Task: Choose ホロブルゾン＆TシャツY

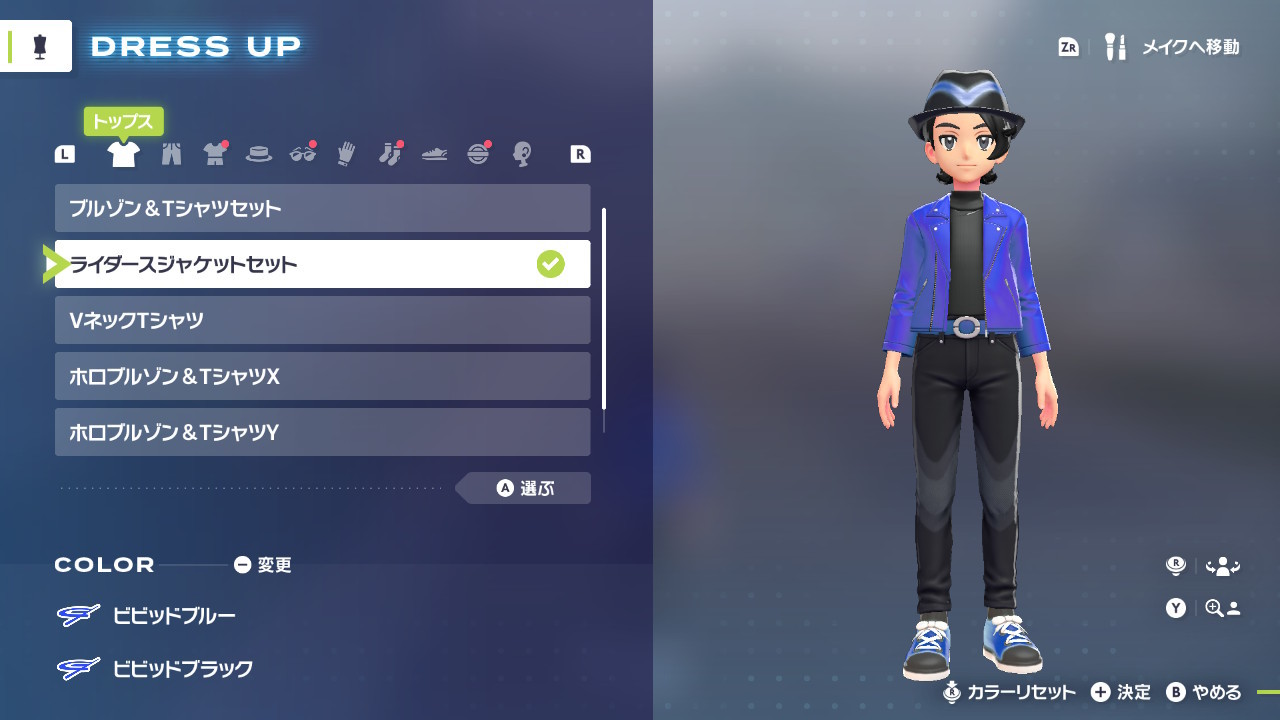Action: (x=322, y=432)
